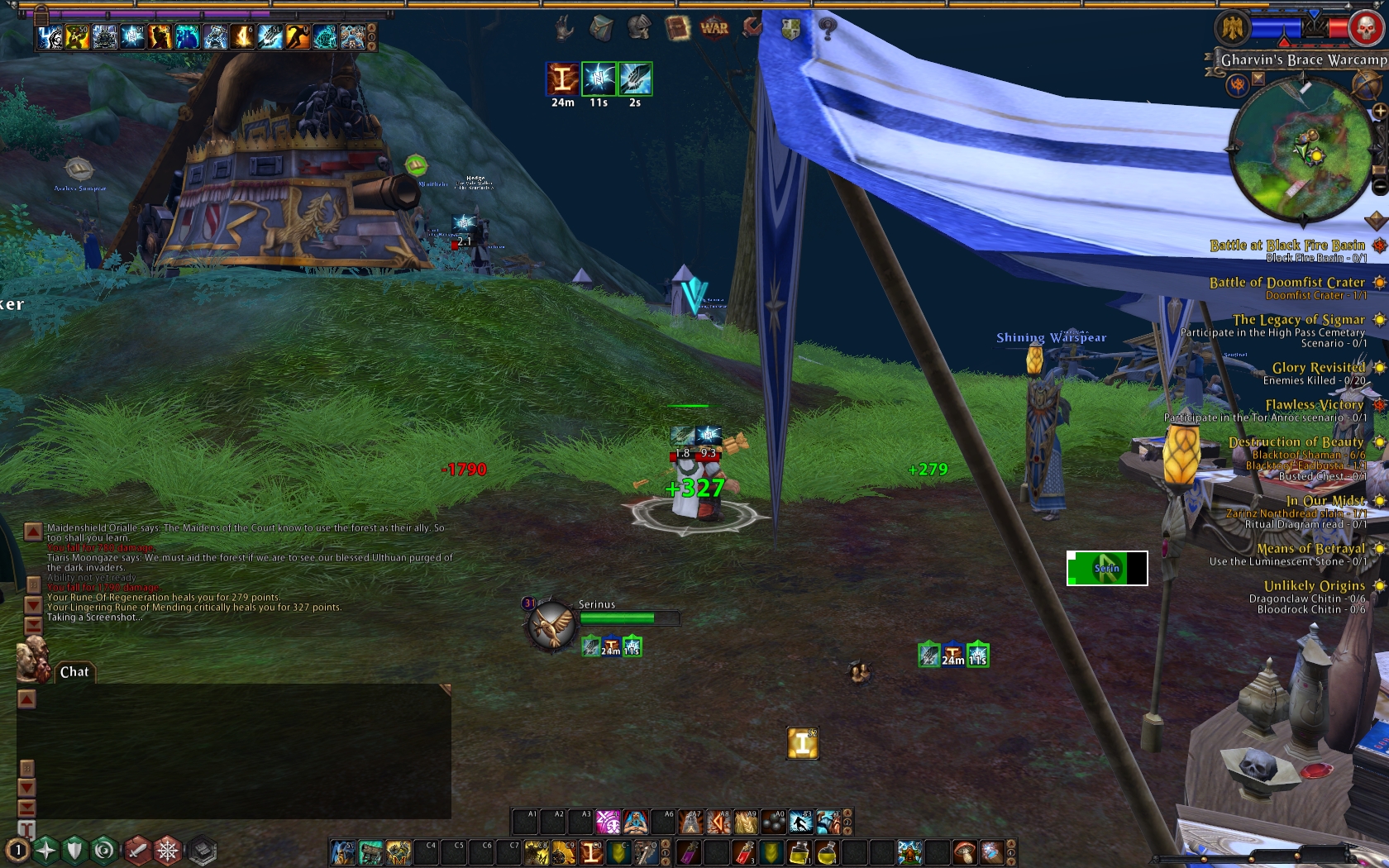This screenshot has width=1389, height=868.
Task: Open help via the question mark icon
Action: pos(828,29)
